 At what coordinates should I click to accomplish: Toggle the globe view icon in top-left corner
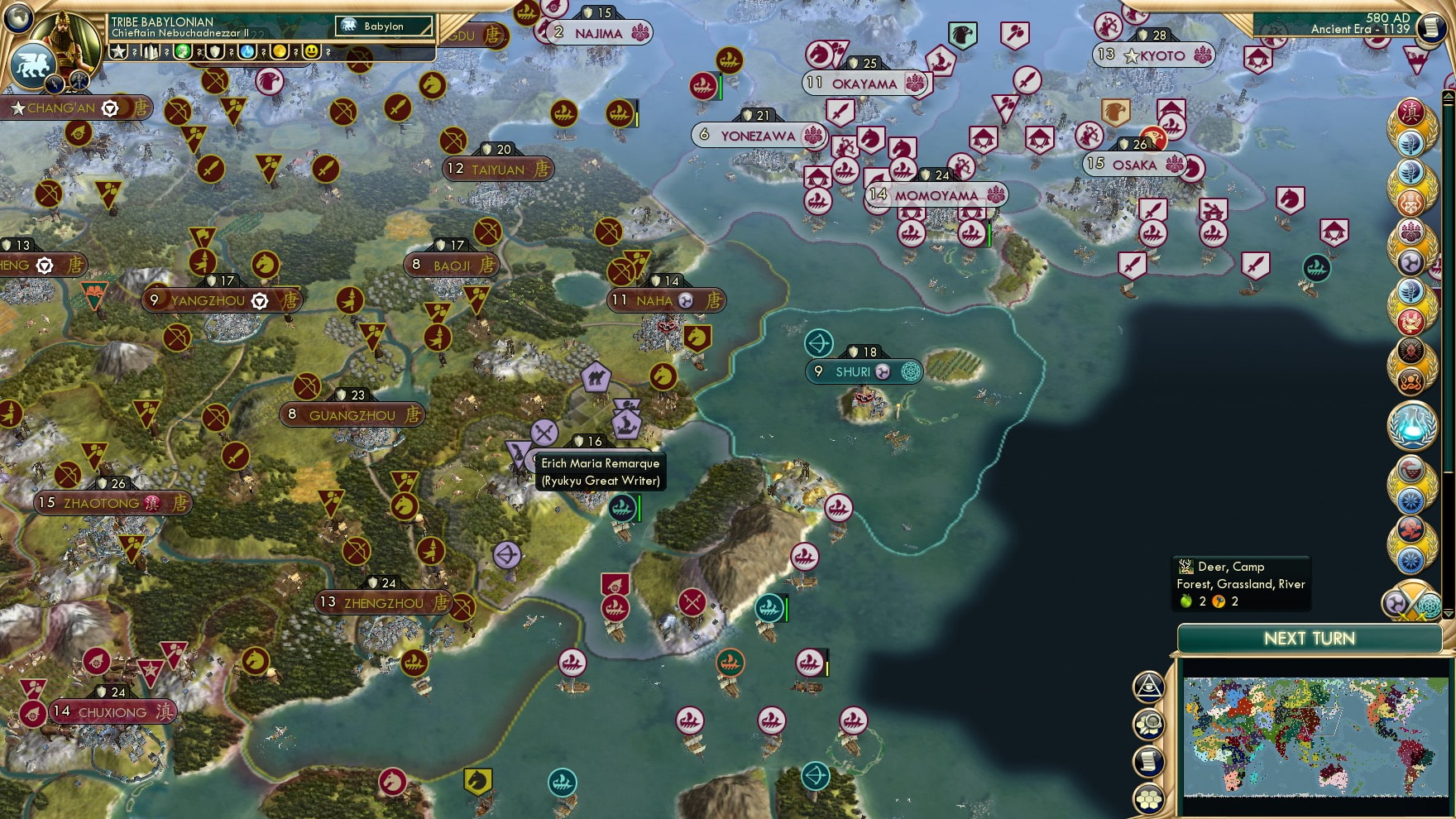point(17,19)
